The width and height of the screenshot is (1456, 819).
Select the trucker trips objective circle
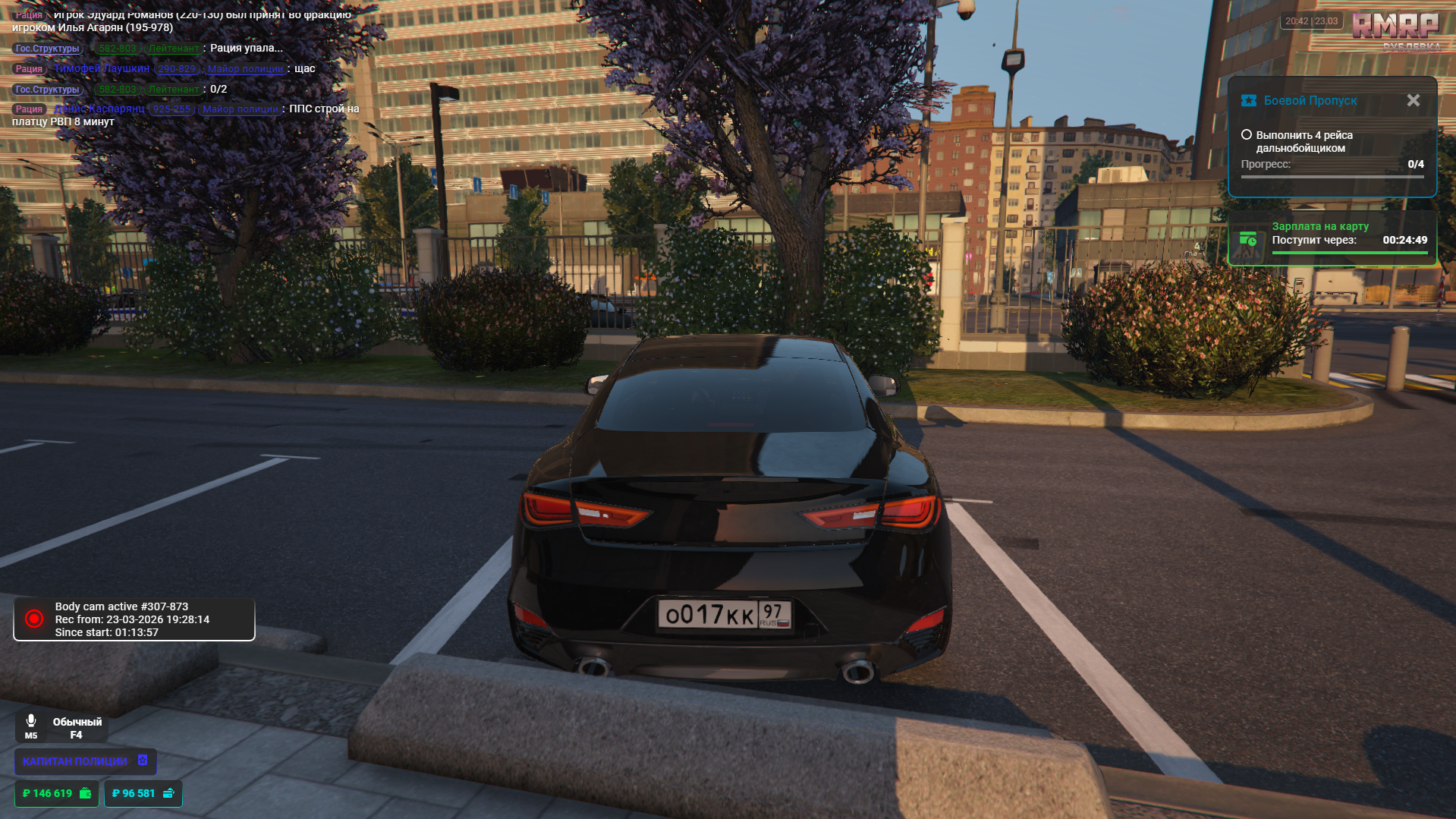click(1246, 135)
